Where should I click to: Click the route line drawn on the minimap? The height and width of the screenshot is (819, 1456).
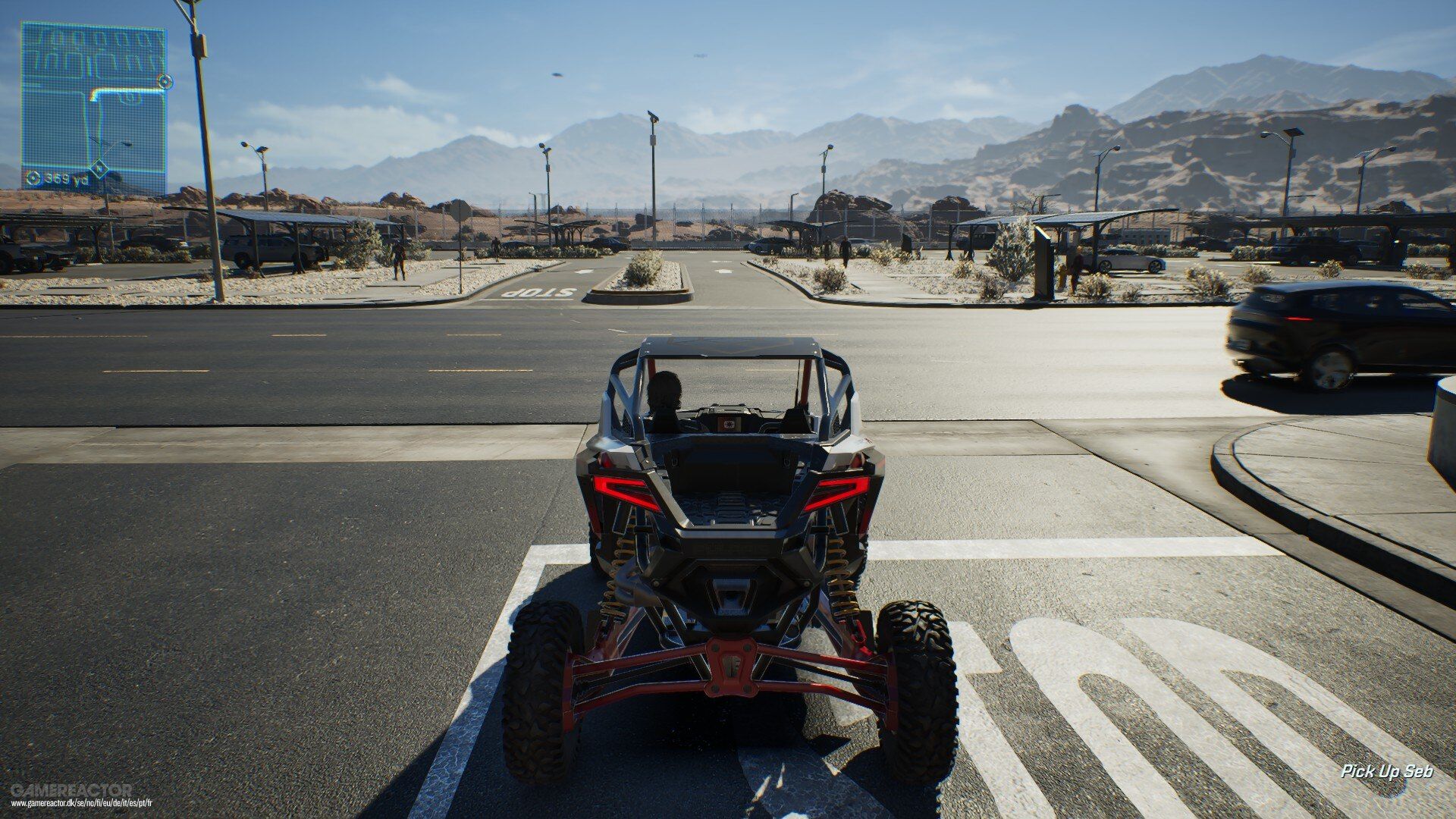tap(127, 90)
